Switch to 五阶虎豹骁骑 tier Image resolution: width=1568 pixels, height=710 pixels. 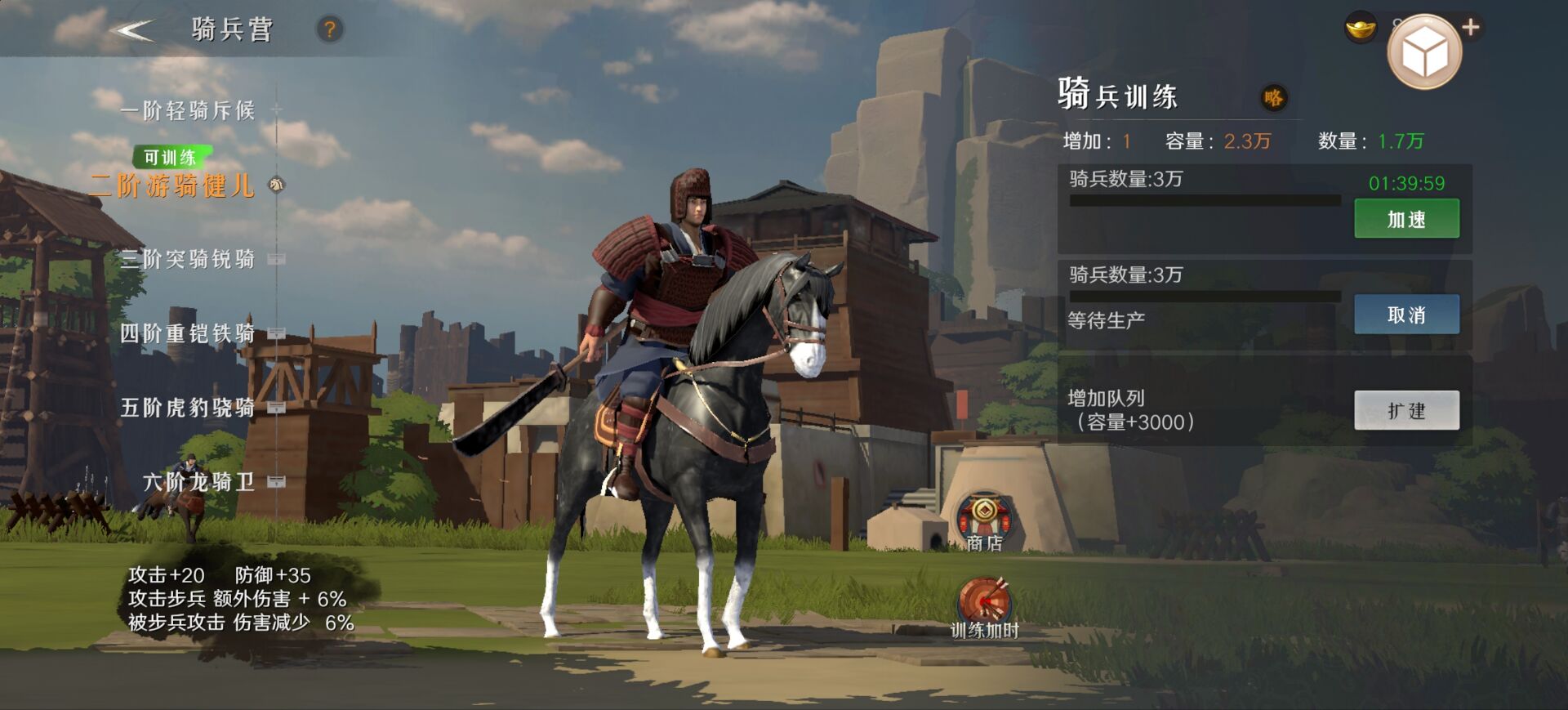click(188, 407)
